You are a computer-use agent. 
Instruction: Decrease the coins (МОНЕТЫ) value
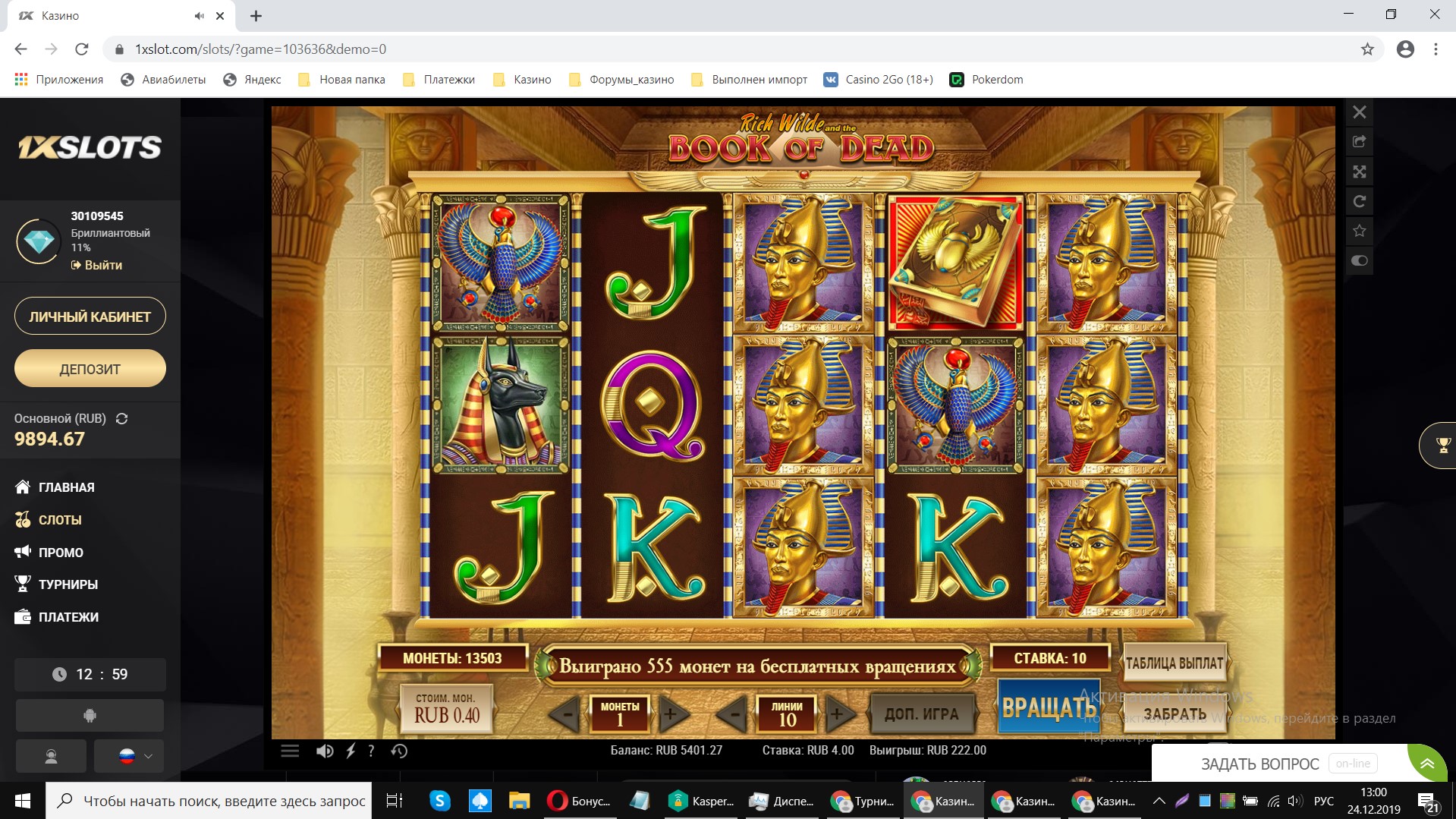(x=565, y=713)
